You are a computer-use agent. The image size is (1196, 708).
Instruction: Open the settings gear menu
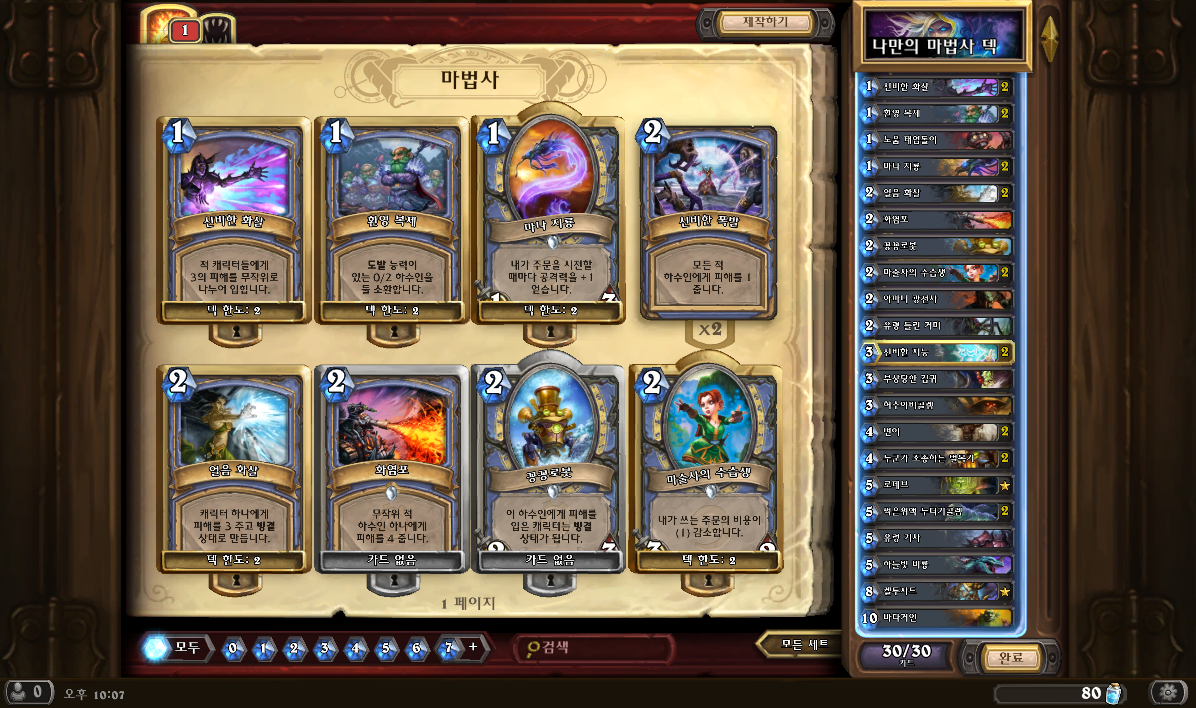[x=1166, y=692]
